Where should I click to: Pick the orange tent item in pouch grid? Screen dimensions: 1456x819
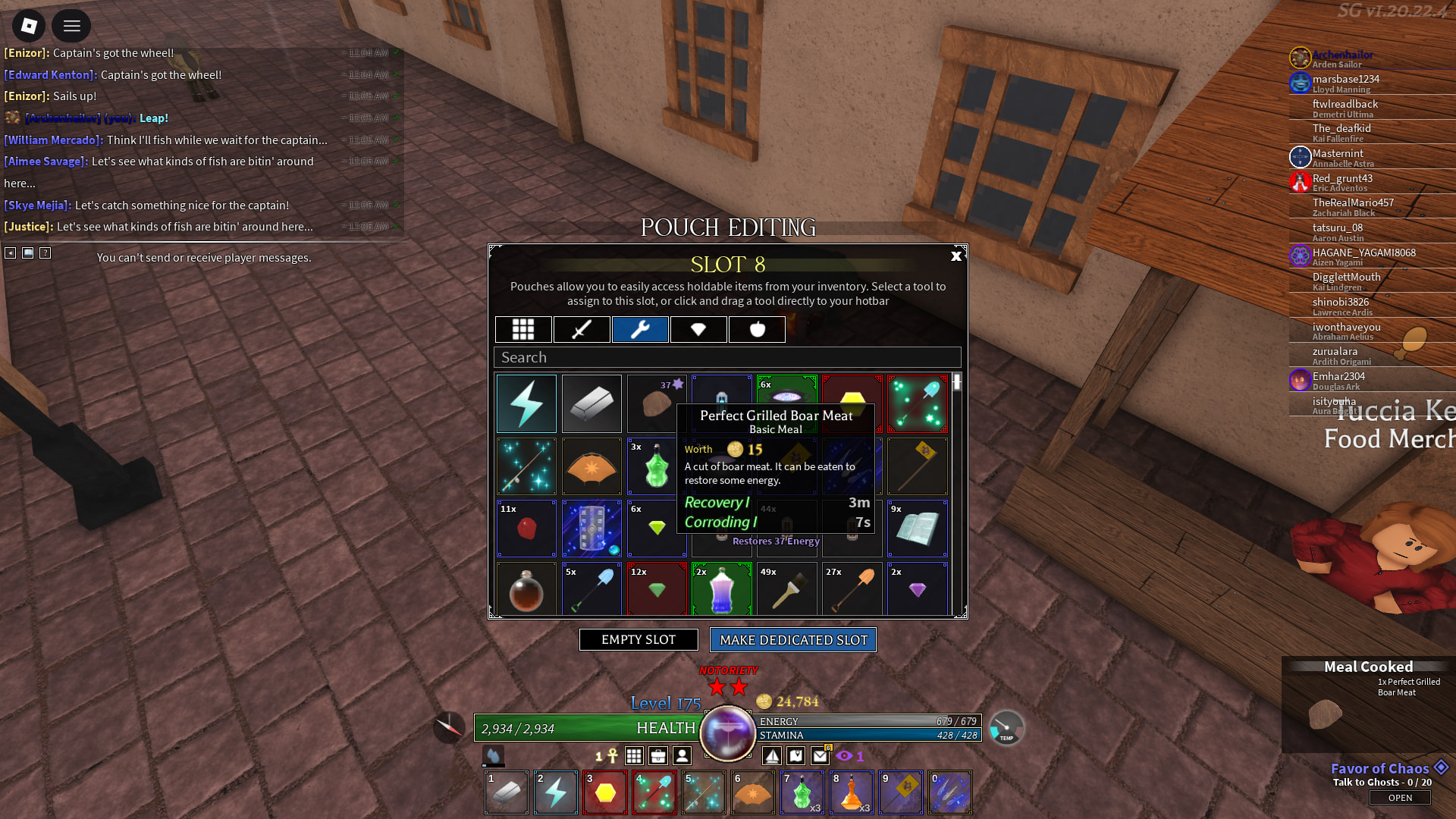(x=591, y=466)
